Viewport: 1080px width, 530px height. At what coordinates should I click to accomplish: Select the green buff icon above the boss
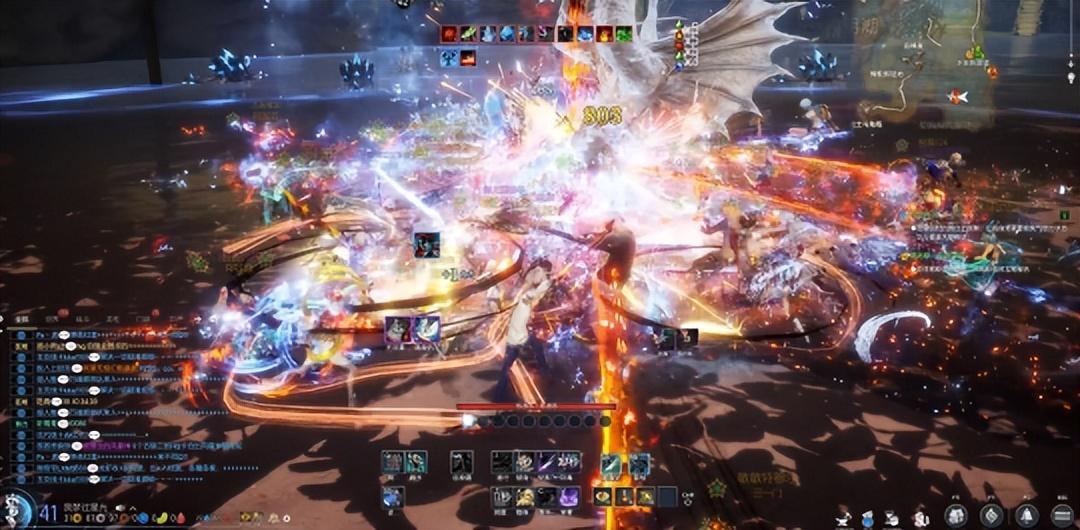pyautogui.click(x=624, y=34)
